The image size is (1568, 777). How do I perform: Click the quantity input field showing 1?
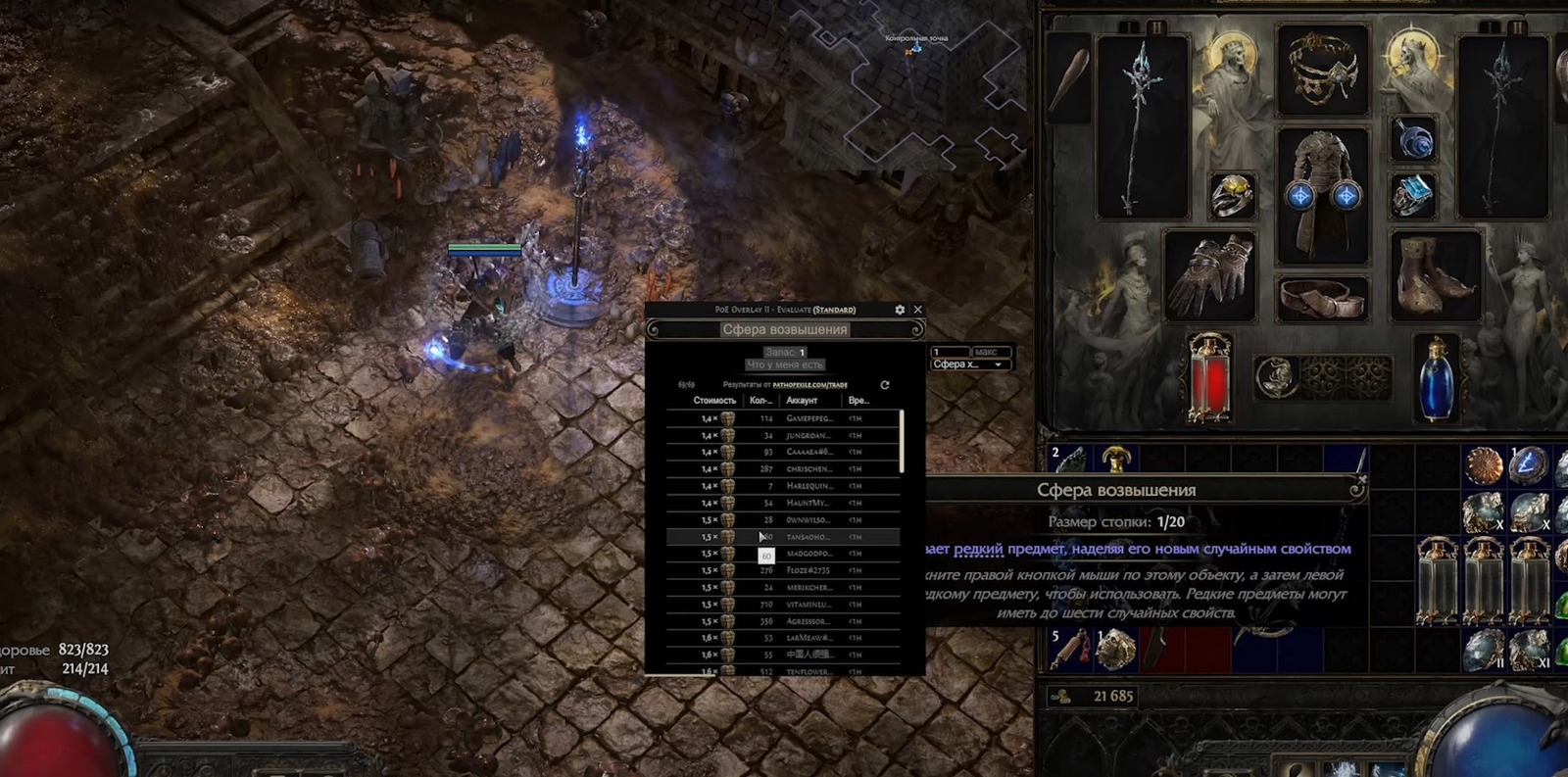click(949, 352)
